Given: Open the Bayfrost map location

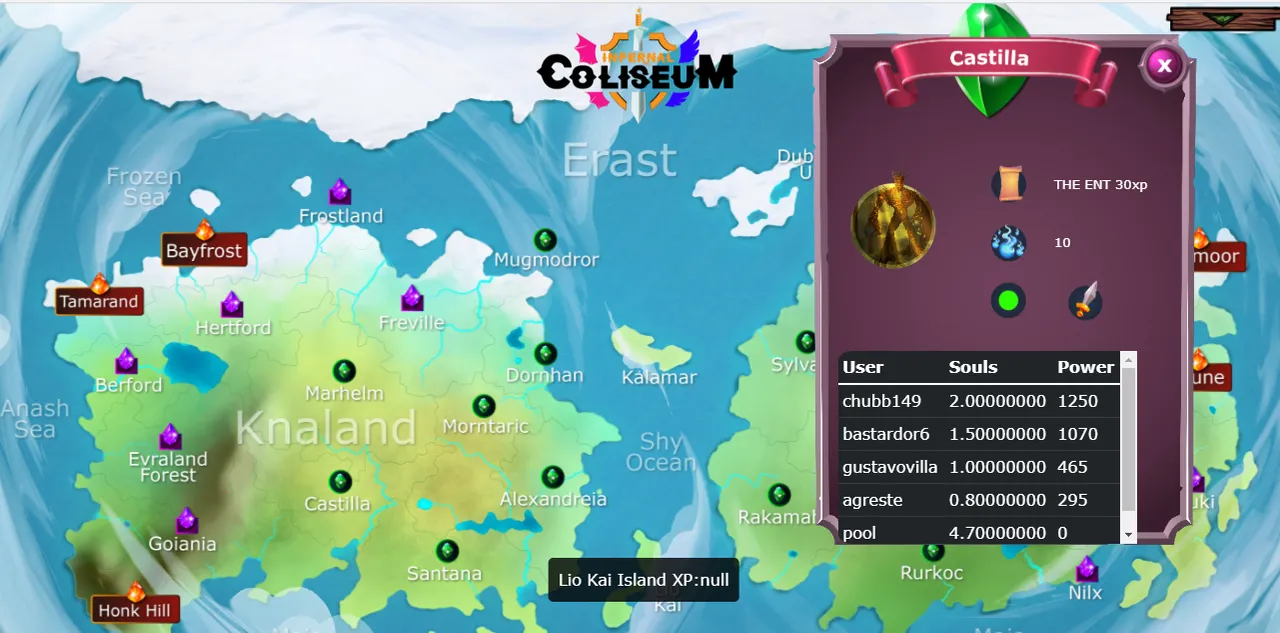Looking at the screenshot, I should click(x=204, y=250).
